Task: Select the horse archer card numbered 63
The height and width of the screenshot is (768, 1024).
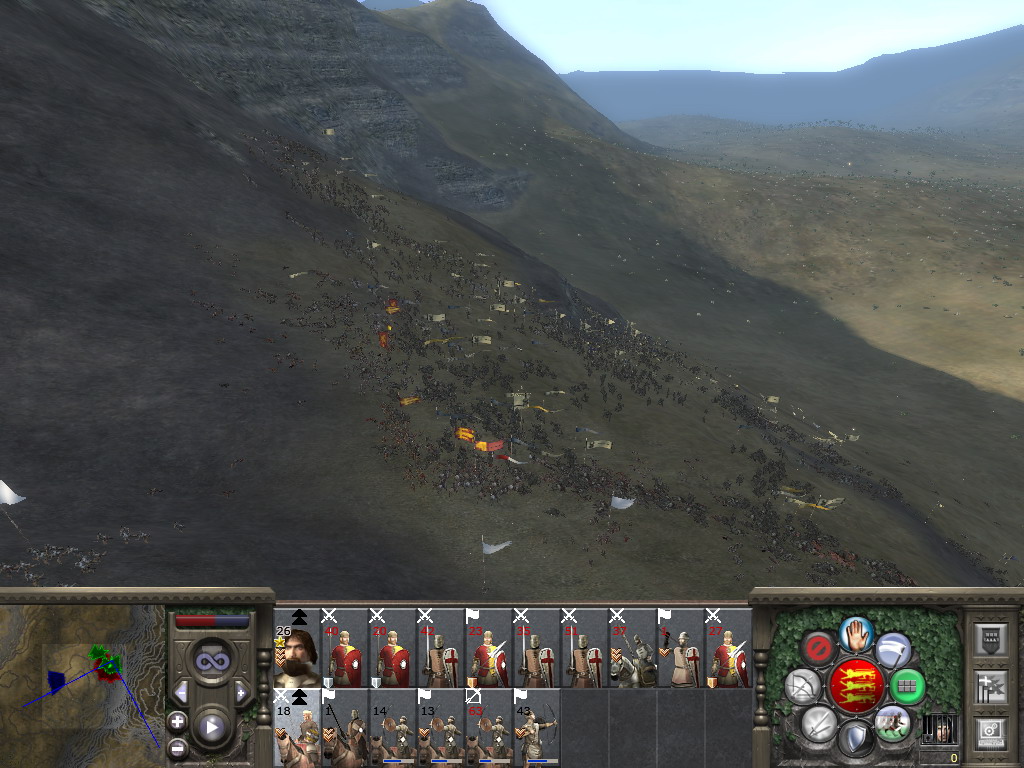Action: pos(489,728)
